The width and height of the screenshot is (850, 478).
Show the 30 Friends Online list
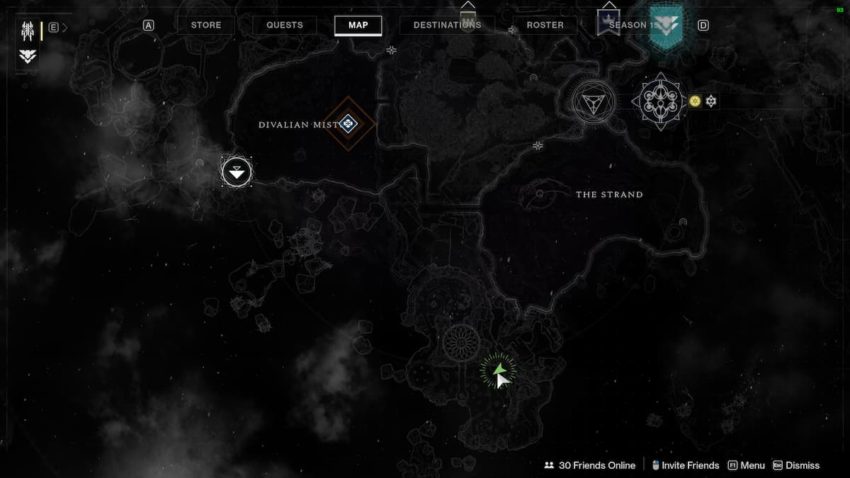pyautogui.click(x=588, y=465)
